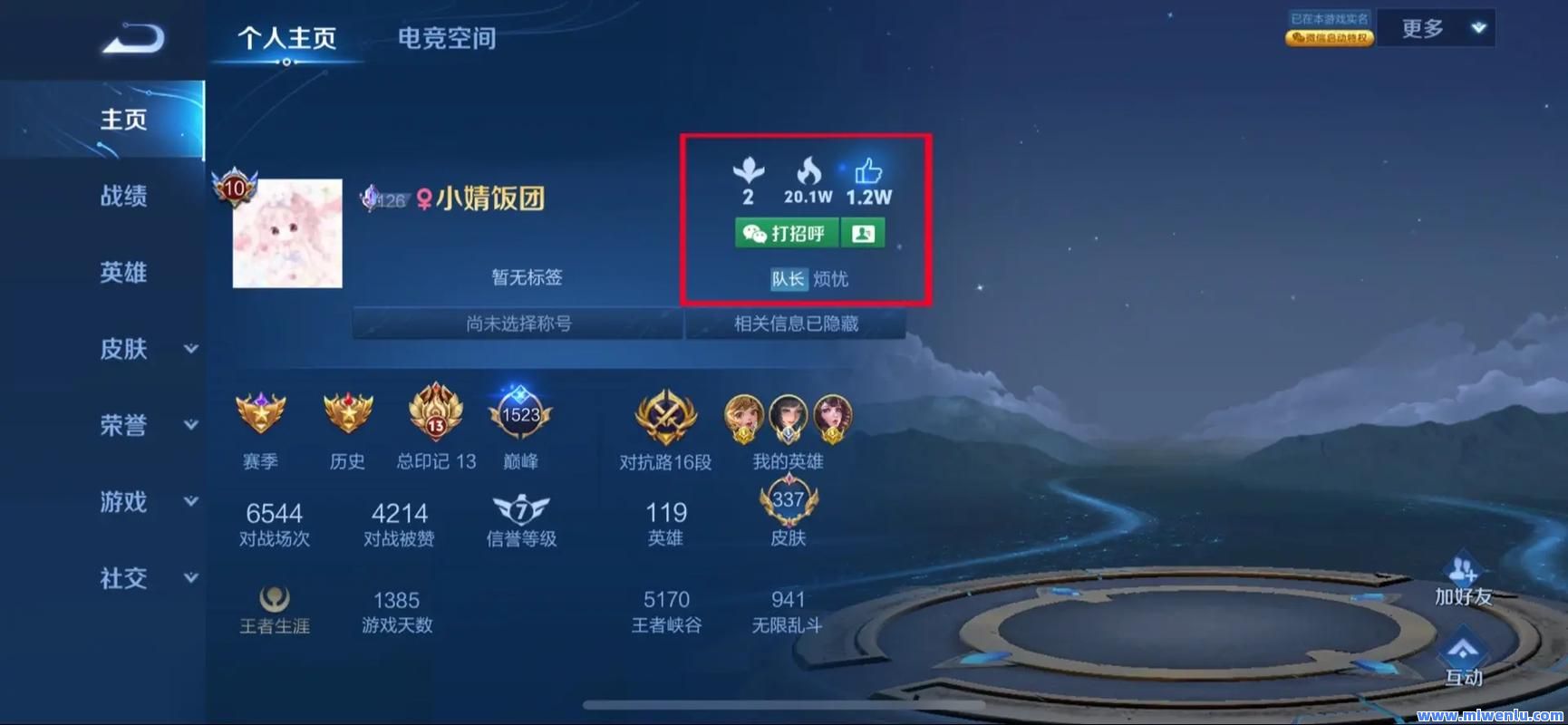The image size is (1568, 725).
Task: Expand the 社交 sidebar section
Action: click(124, 578)
